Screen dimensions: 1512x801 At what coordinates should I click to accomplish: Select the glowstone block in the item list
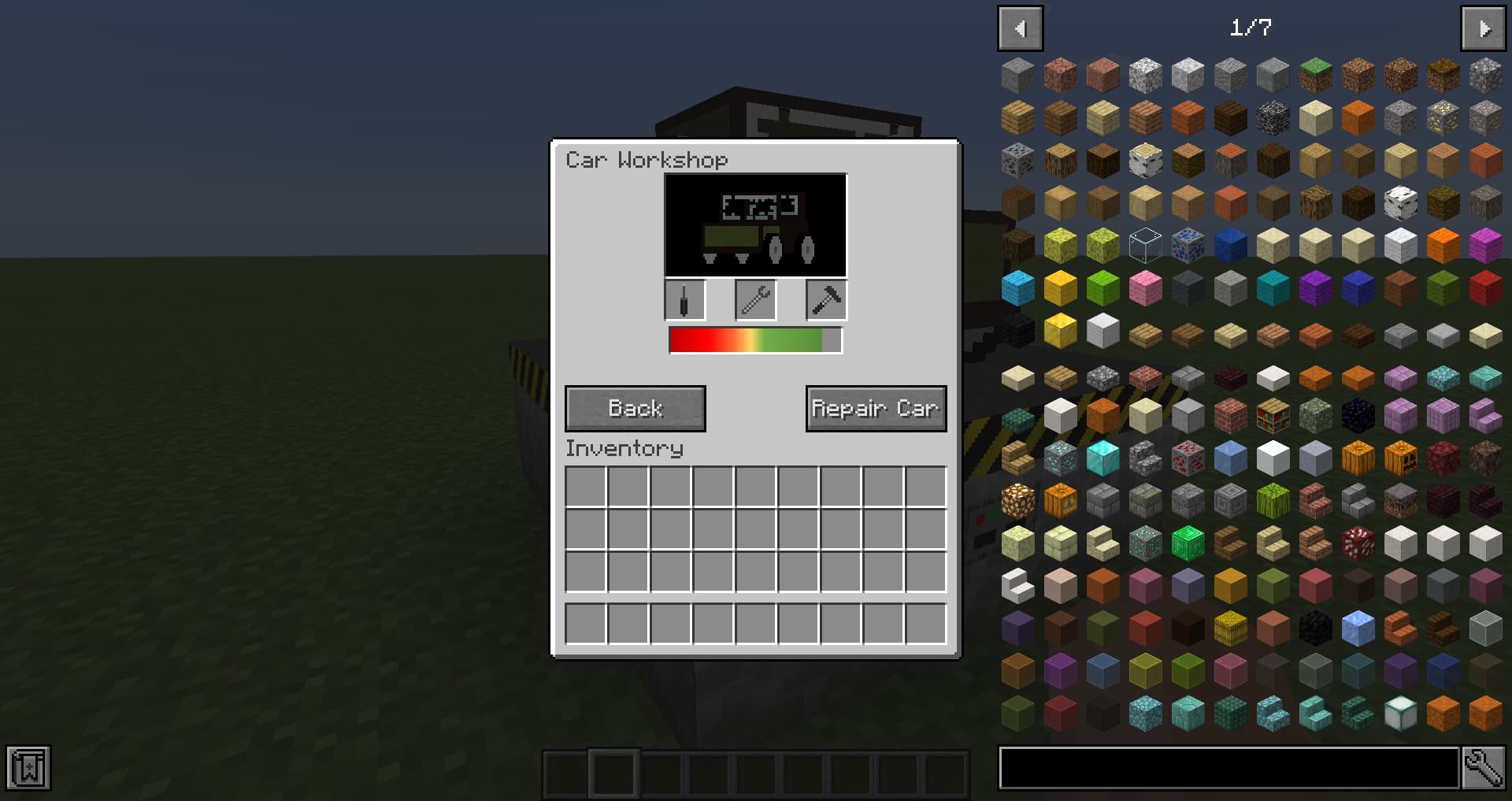point(1015,499)
